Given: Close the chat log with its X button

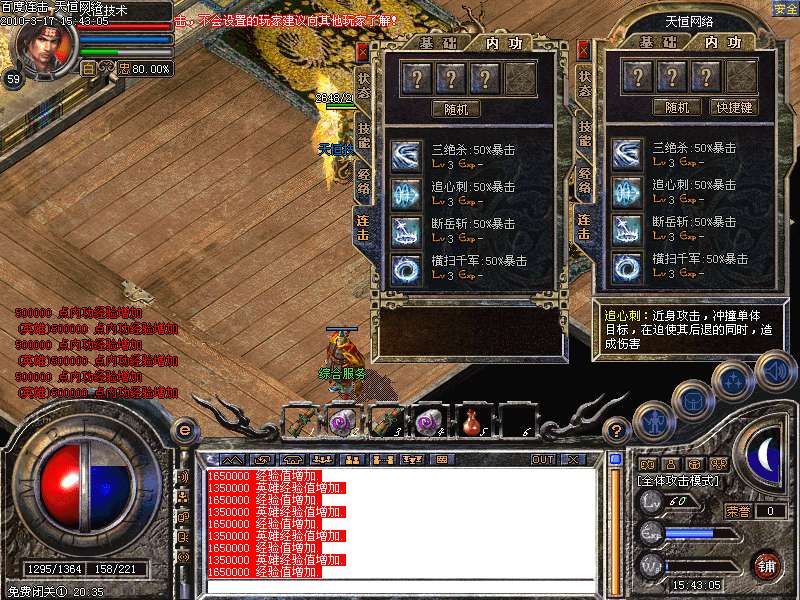Looking at the screenshot, I should (573, 459).
